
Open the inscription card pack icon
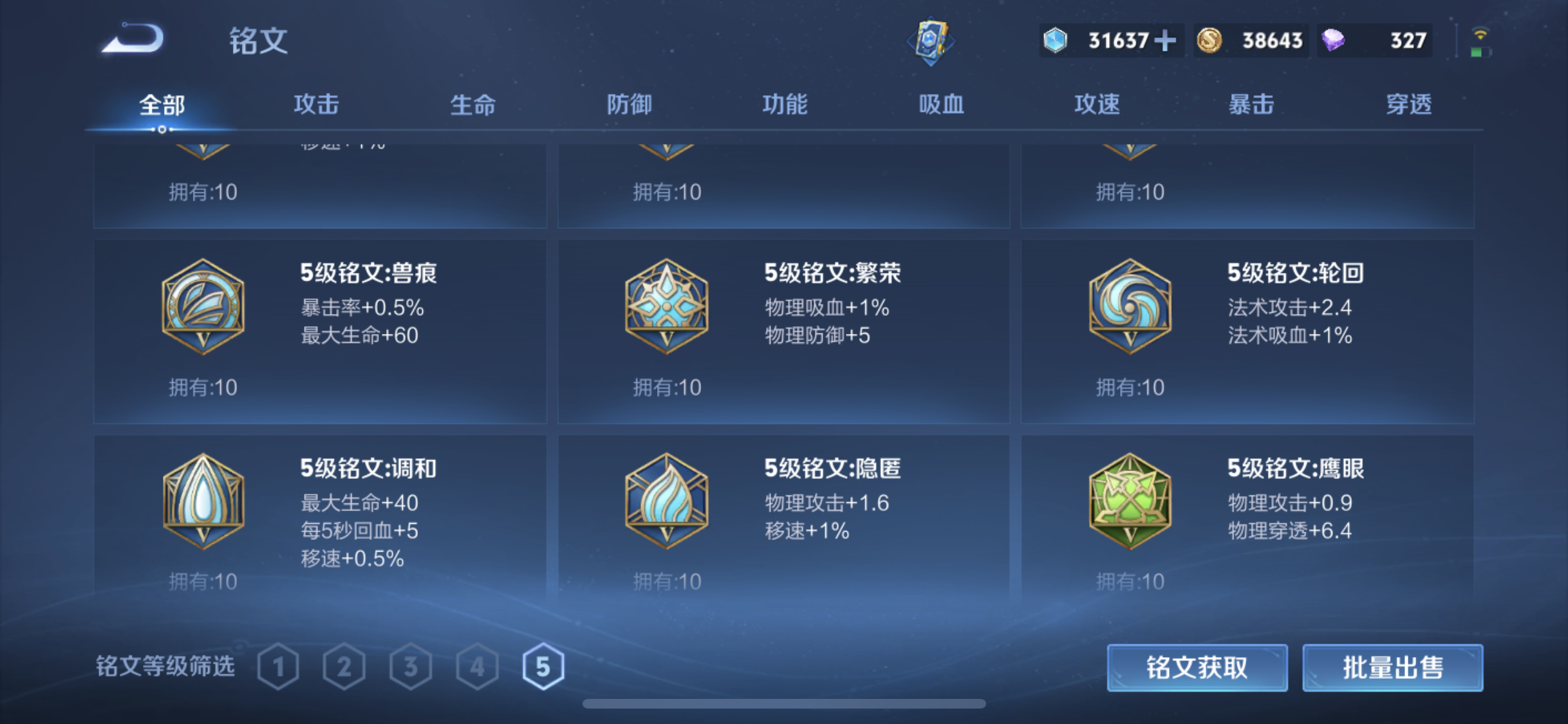tap(931, 40)
